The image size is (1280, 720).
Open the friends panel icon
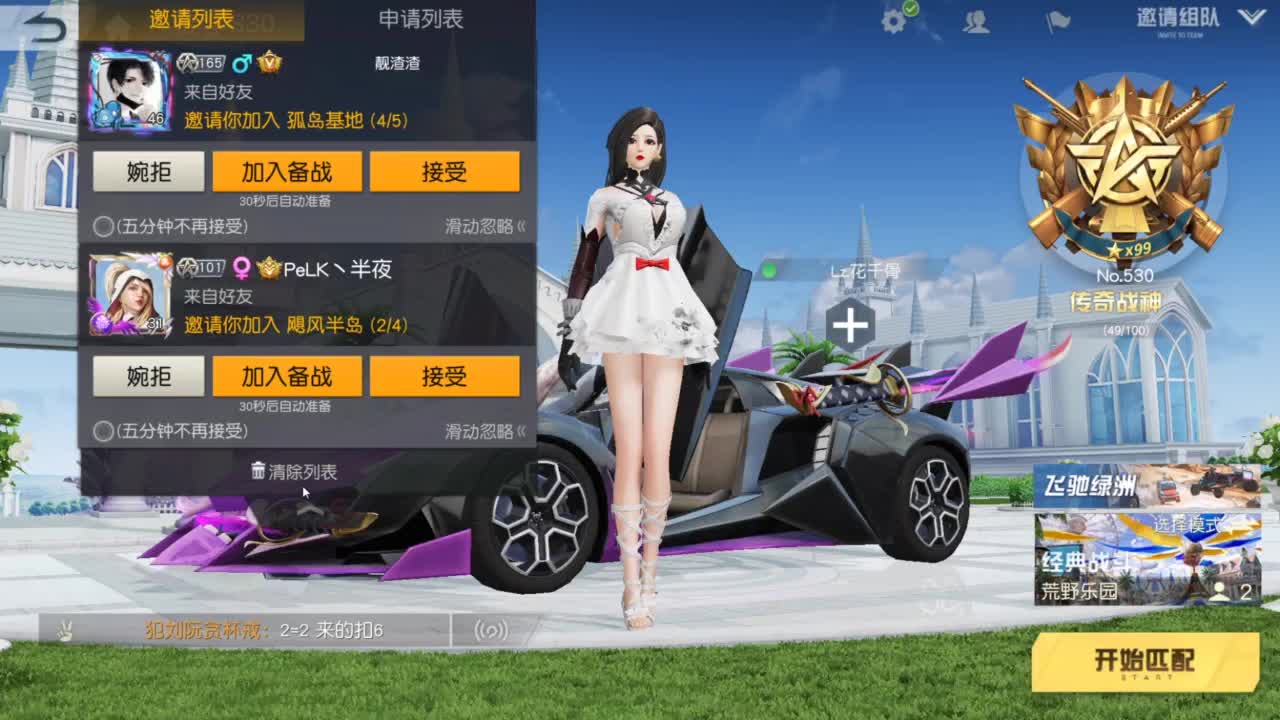coord(977,22)
